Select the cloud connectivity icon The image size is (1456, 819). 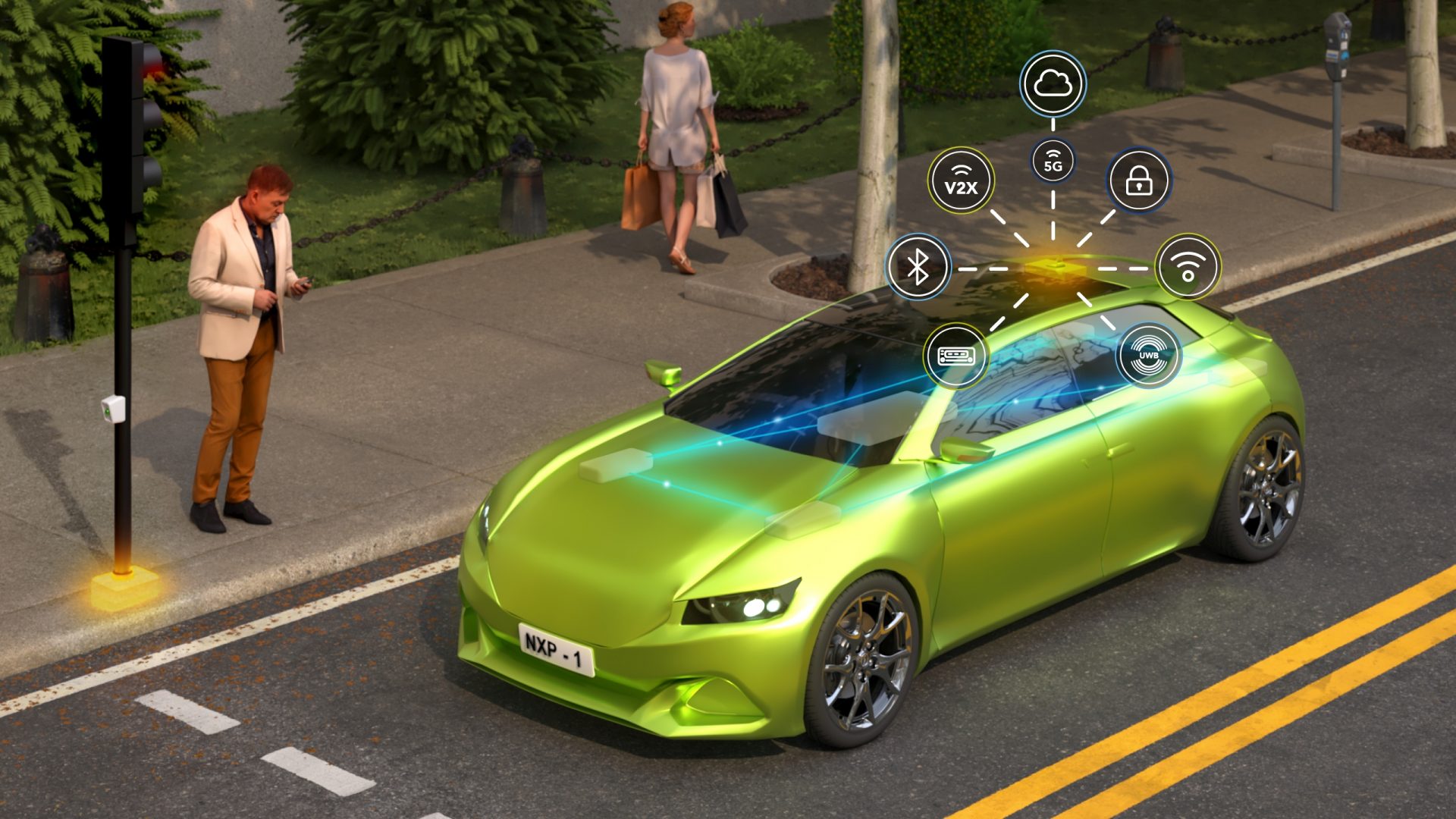pos(1053,83)
